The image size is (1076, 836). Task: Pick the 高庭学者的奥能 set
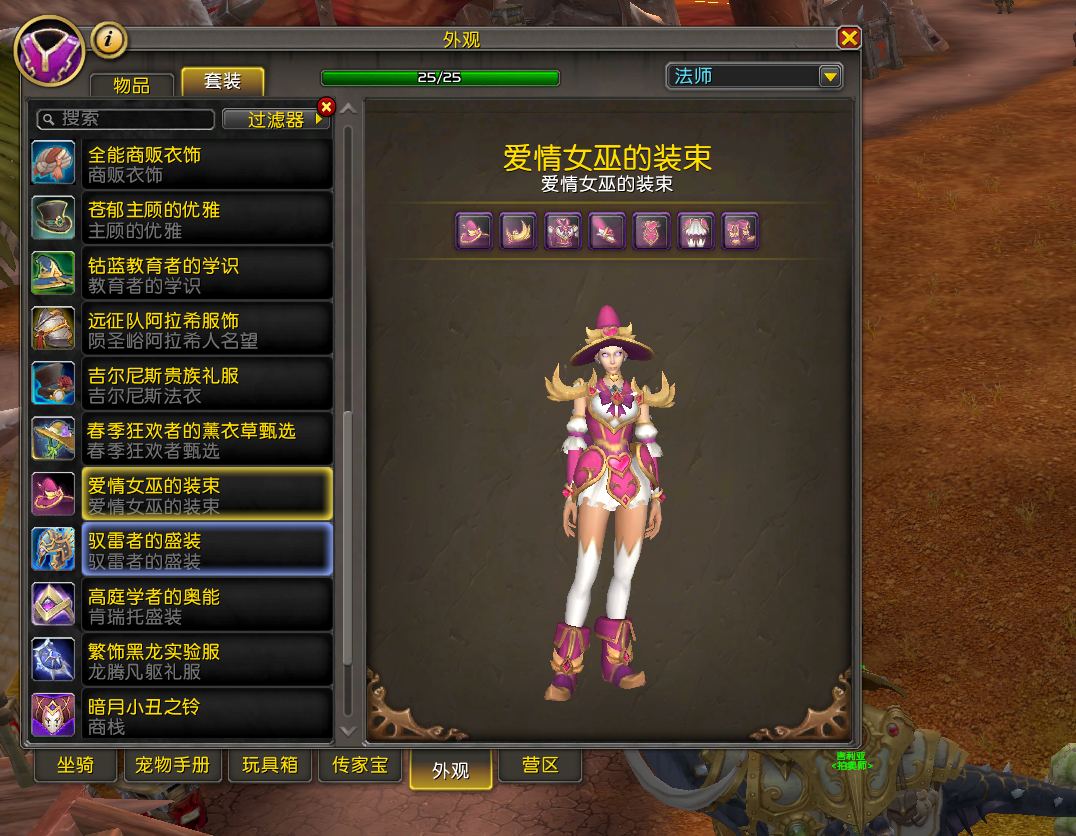click(181, 606)
